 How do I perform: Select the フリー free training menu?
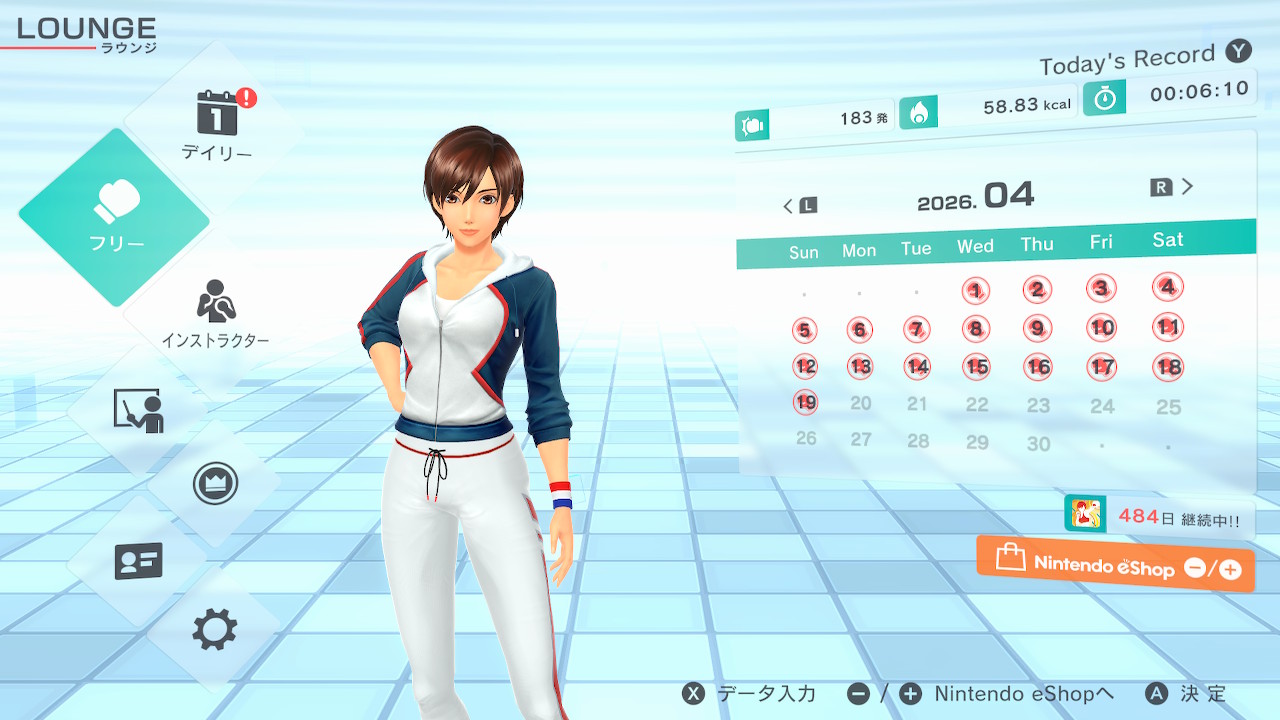(116, 216)
